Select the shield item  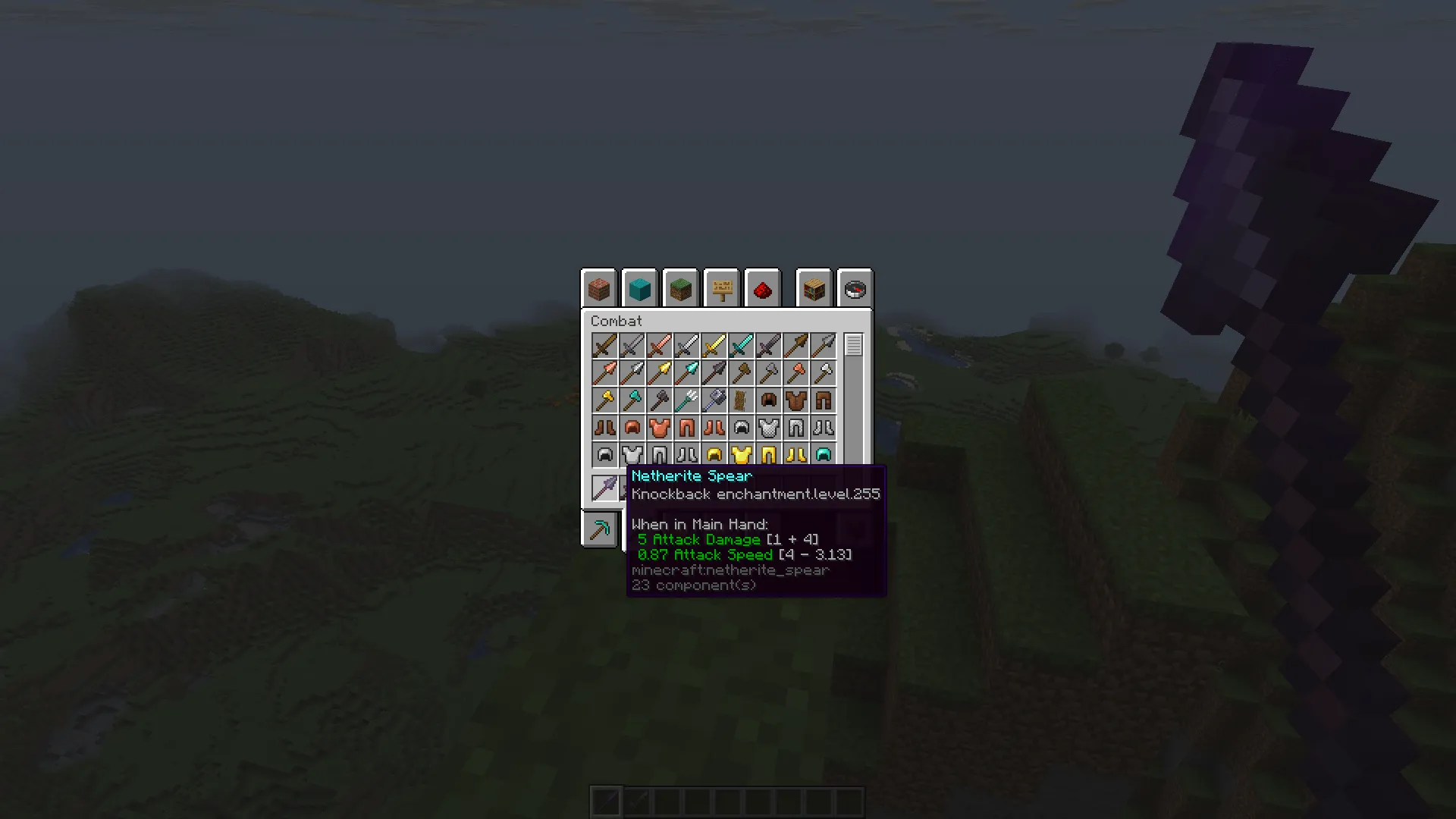click(741, 400)
